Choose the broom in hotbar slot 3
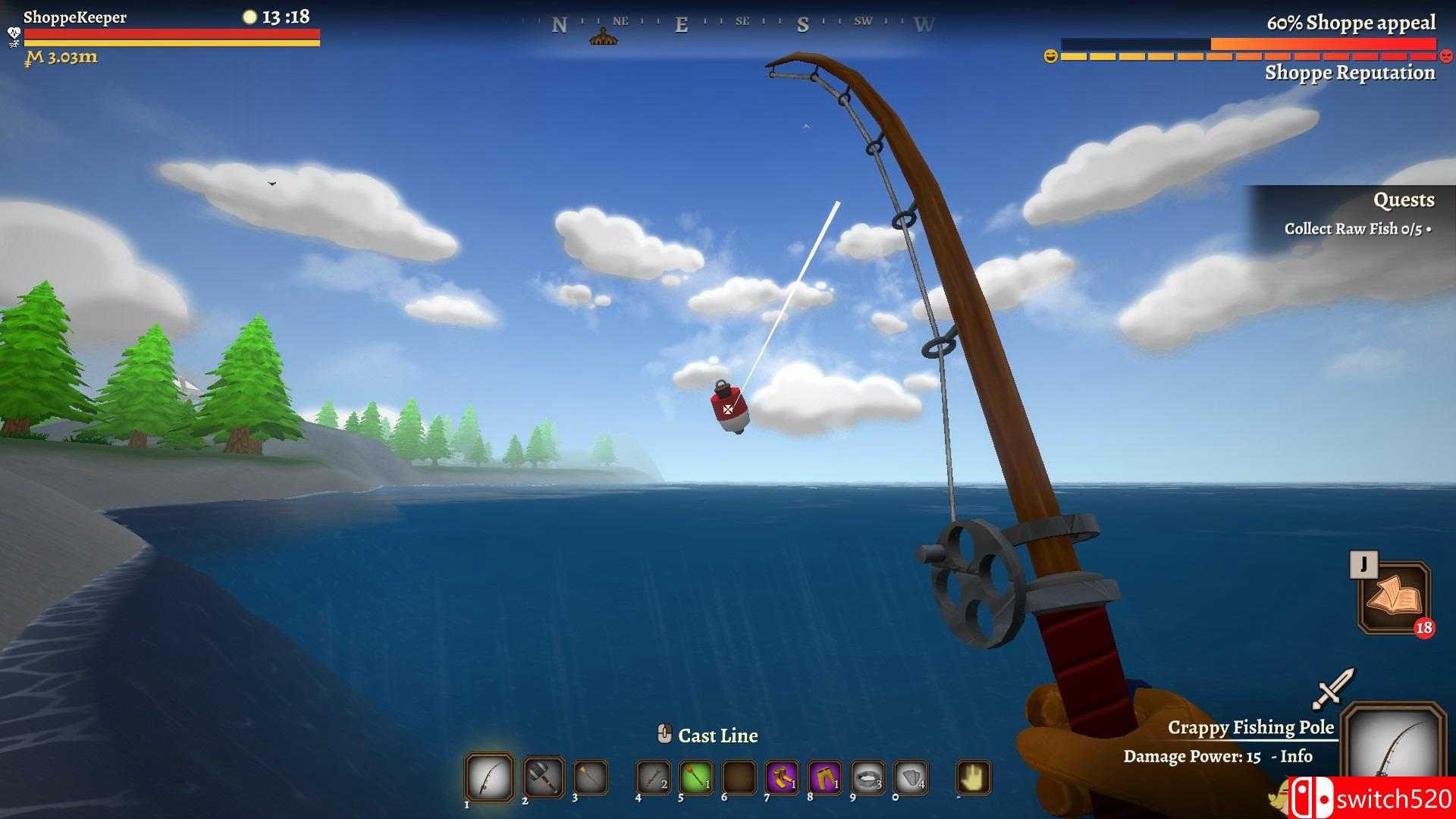1456x819 pixels. tap(591, 777)
